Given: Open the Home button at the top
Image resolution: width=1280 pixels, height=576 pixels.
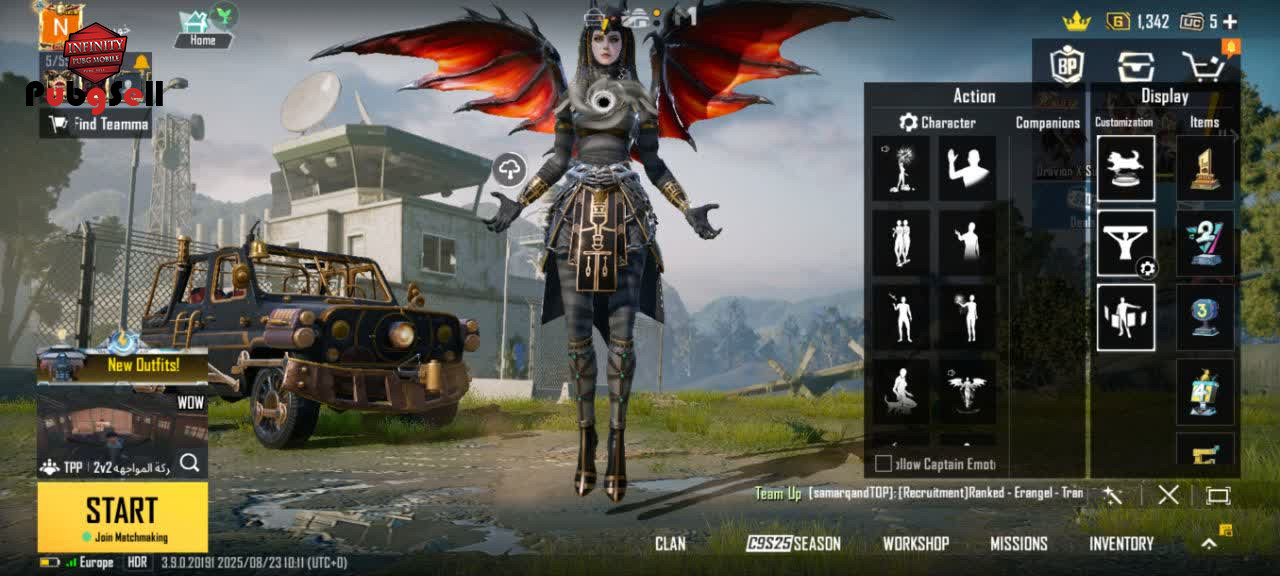Looking at the screenshot, I should point(202,29).
